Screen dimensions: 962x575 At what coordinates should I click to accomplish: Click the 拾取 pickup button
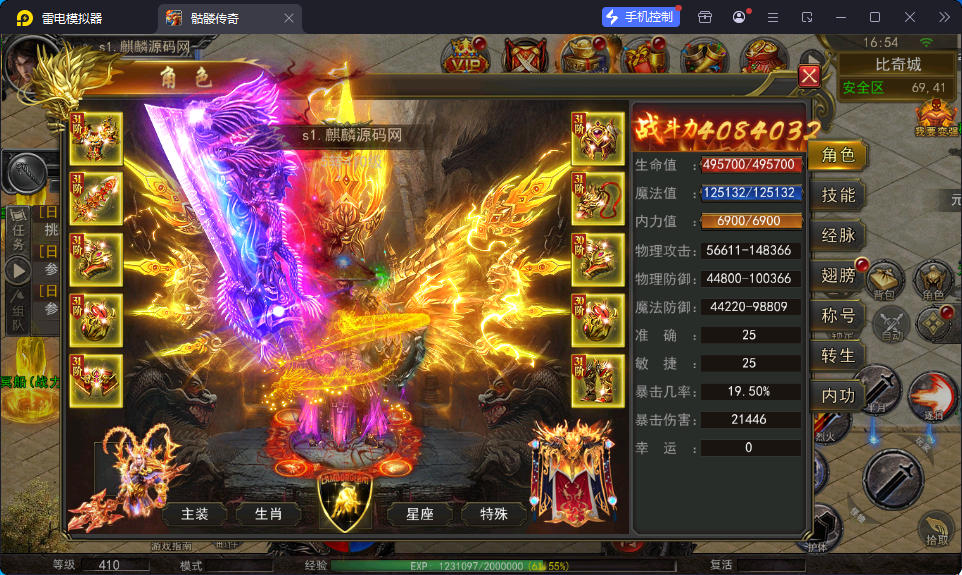(x=936, y=530)
